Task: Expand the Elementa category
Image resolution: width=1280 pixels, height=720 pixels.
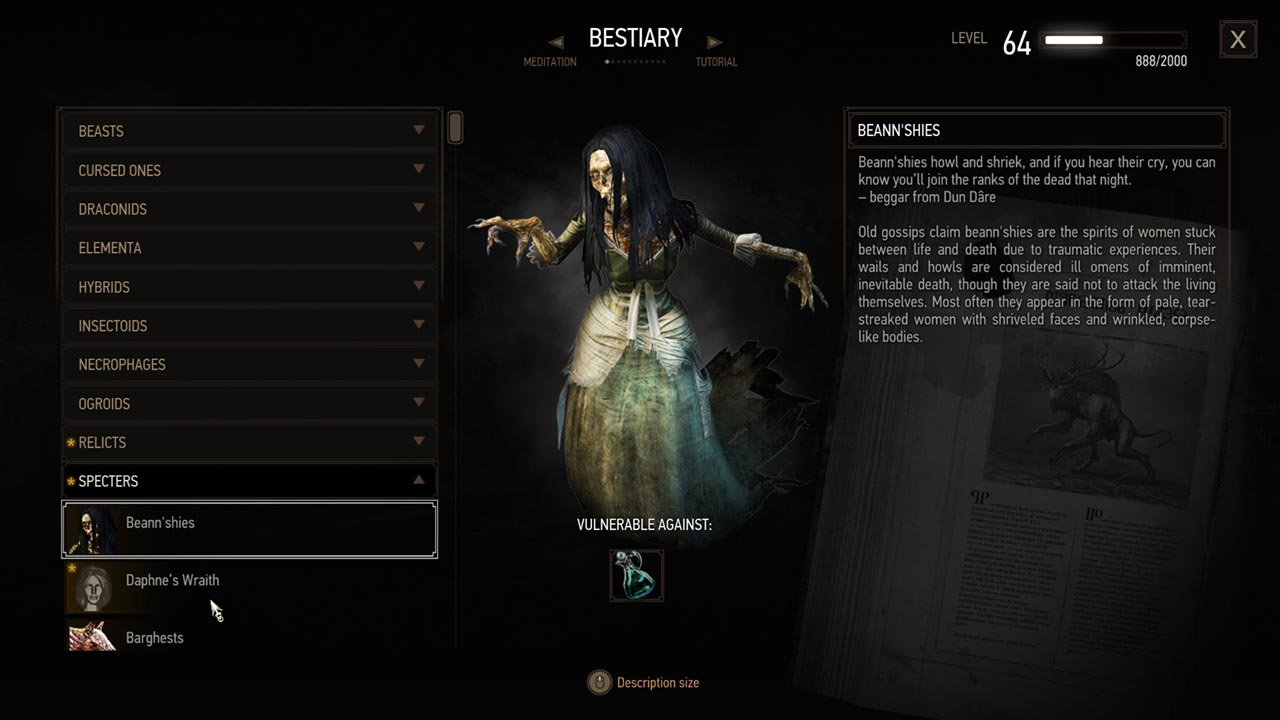Action: pyautogui.click(x=249, y=248)
